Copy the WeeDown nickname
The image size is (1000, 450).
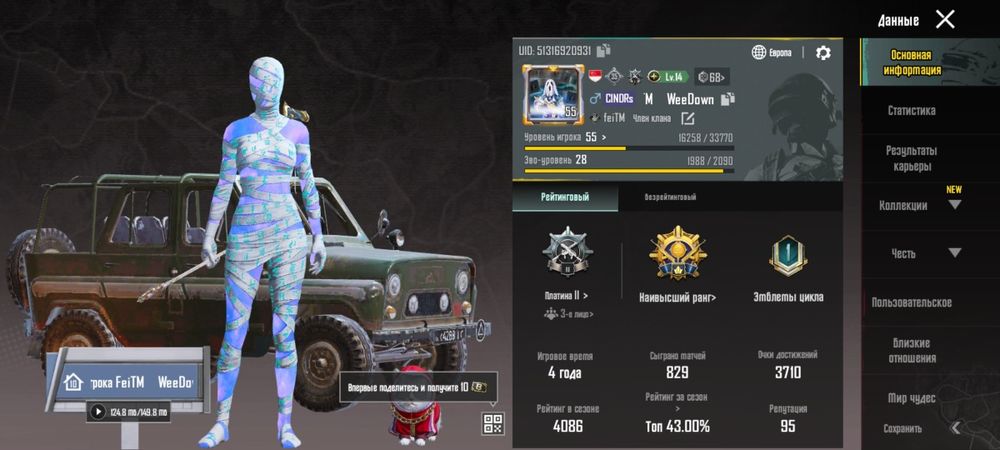[x=728, y=99]
